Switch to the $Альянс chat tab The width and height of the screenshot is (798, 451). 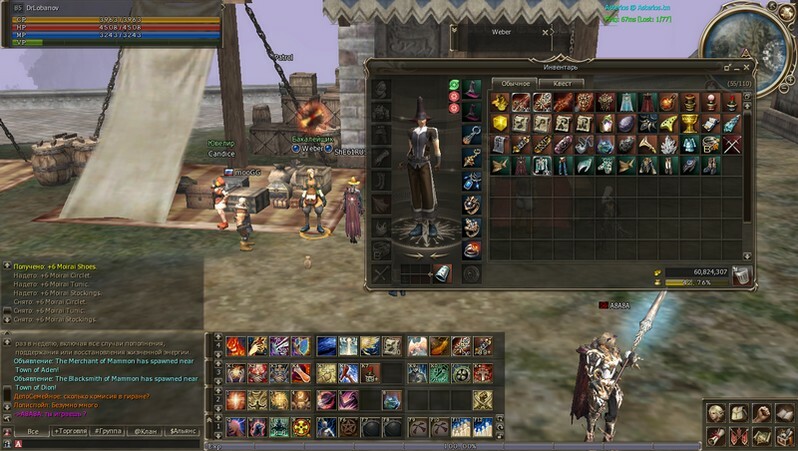184,431
